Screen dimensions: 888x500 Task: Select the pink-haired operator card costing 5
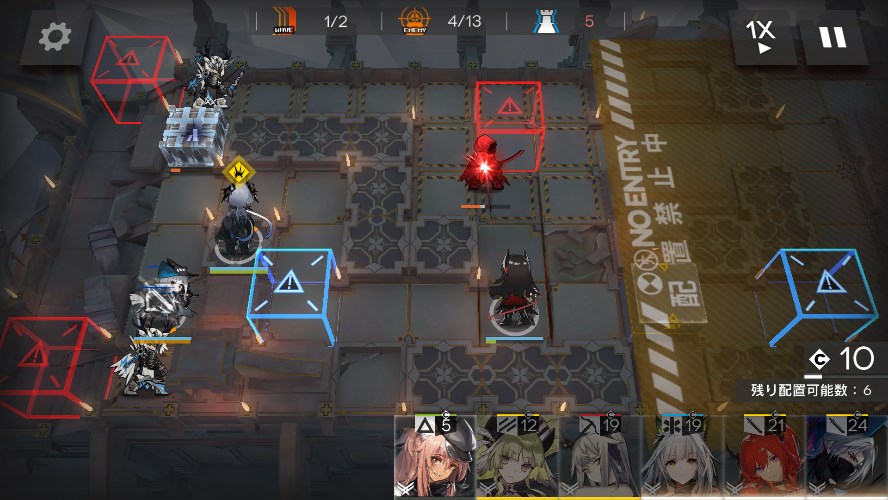coord(434,458)
